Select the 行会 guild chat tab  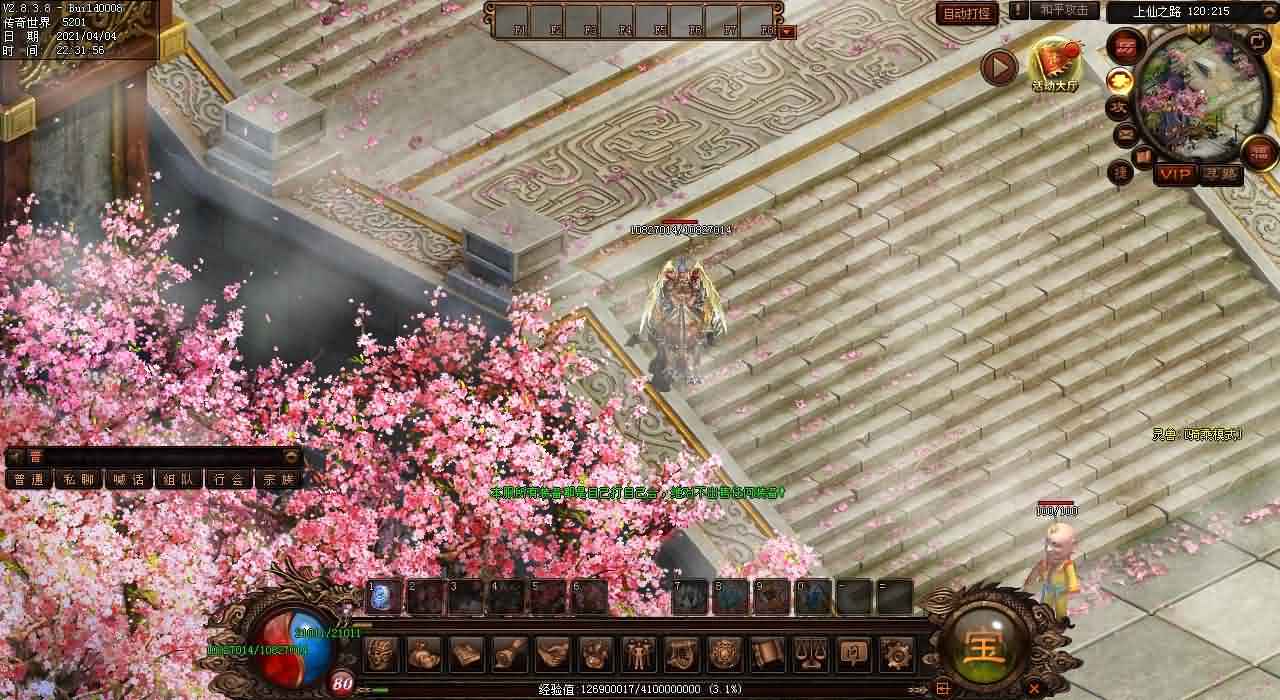(229, 479)
